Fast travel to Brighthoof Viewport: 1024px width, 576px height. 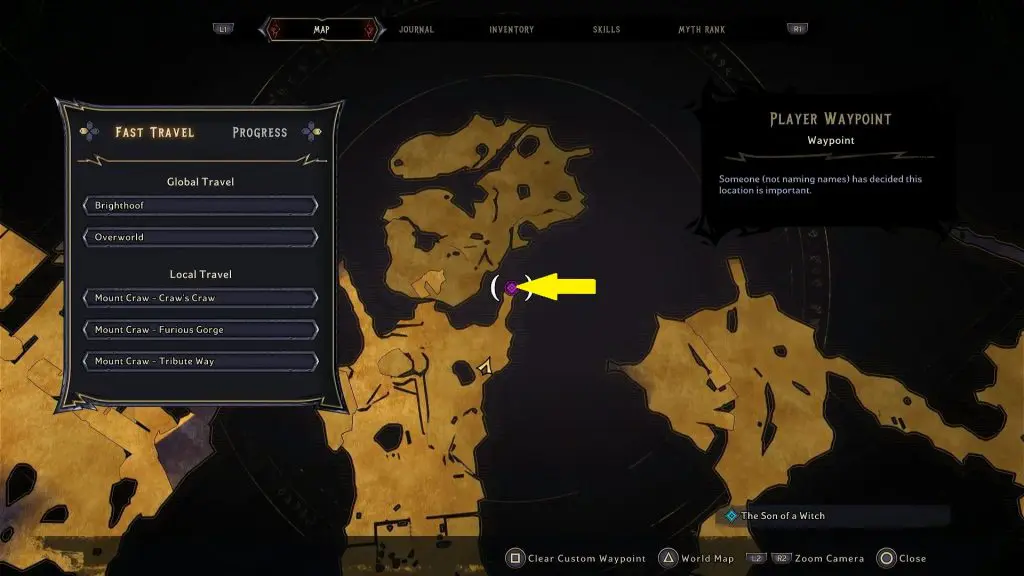click(x=201, y=206)
